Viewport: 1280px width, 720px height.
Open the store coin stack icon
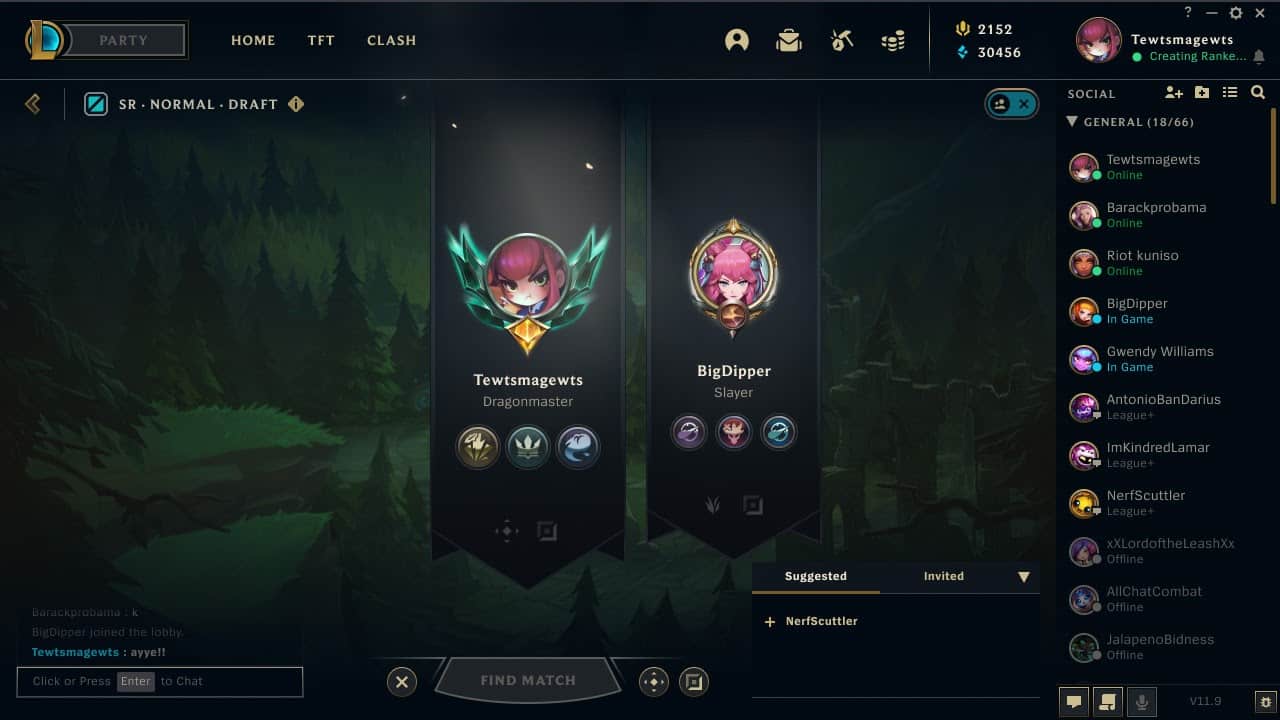click(893, 40)
